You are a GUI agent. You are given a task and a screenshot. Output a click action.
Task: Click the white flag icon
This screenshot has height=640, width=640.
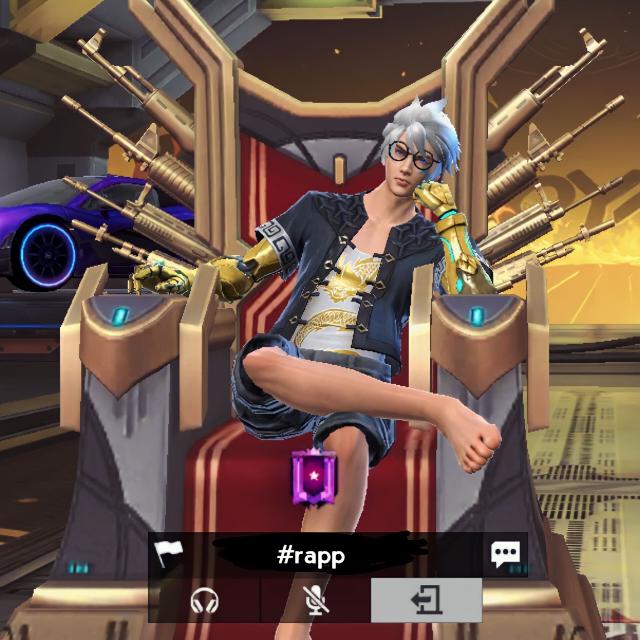[x=167, y=555]
